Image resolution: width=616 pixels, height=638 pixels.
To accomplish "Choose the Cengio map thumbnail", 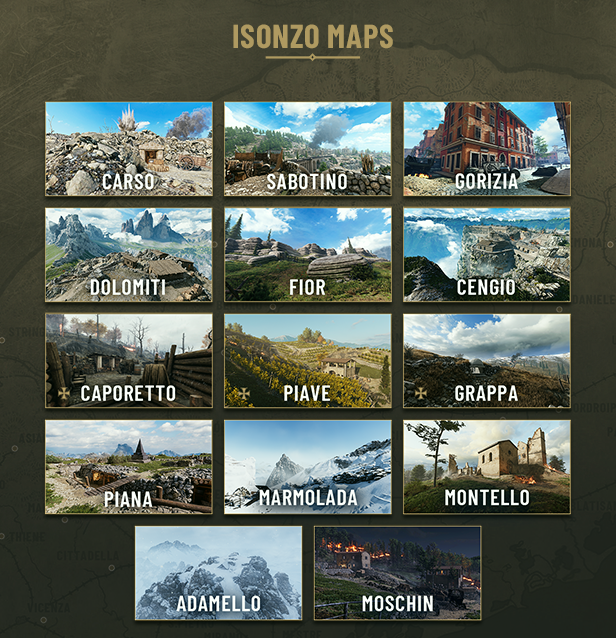I will [x=486, y=255].
